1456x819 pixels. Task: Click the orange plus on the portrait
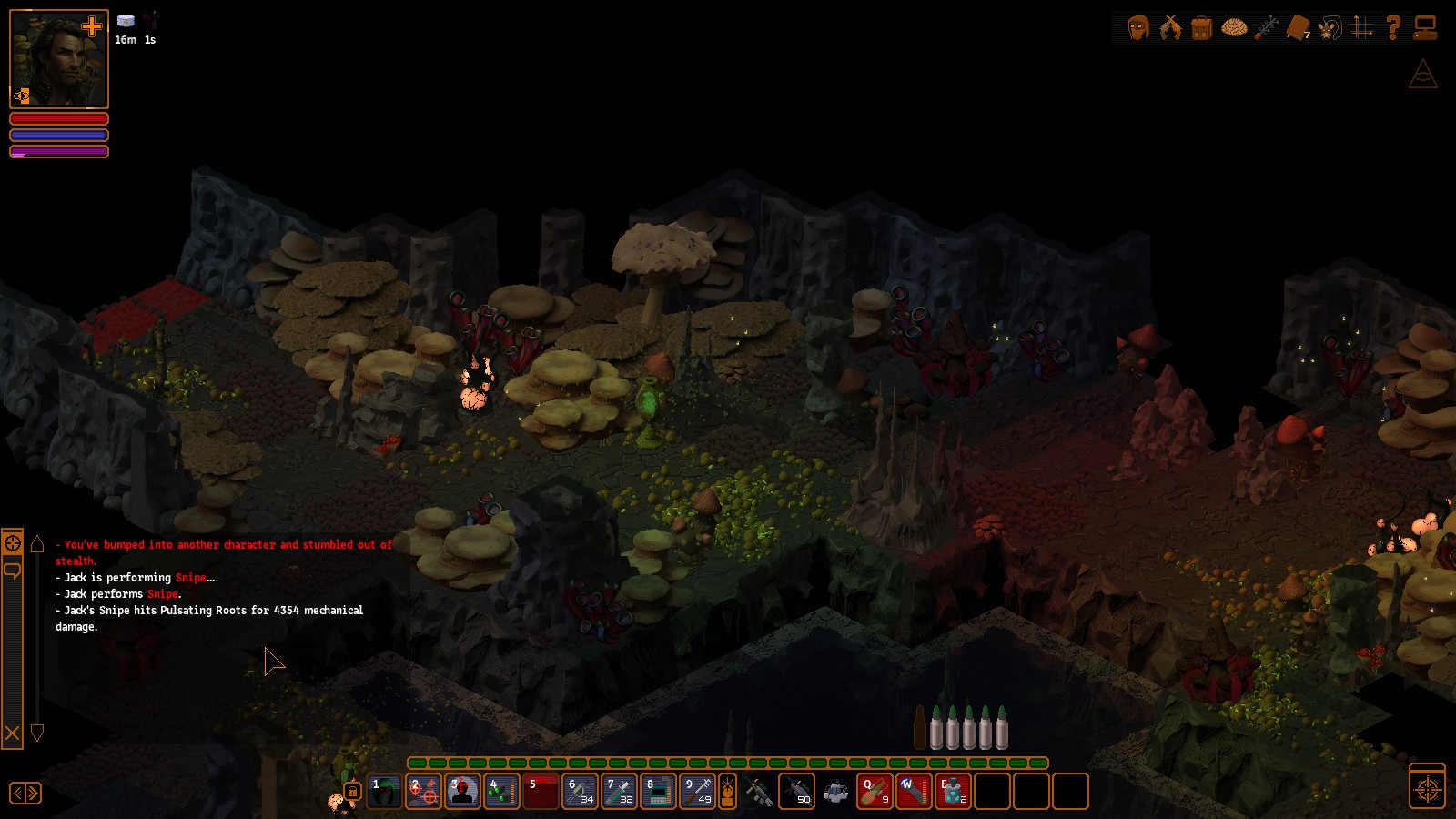point(92,26)
